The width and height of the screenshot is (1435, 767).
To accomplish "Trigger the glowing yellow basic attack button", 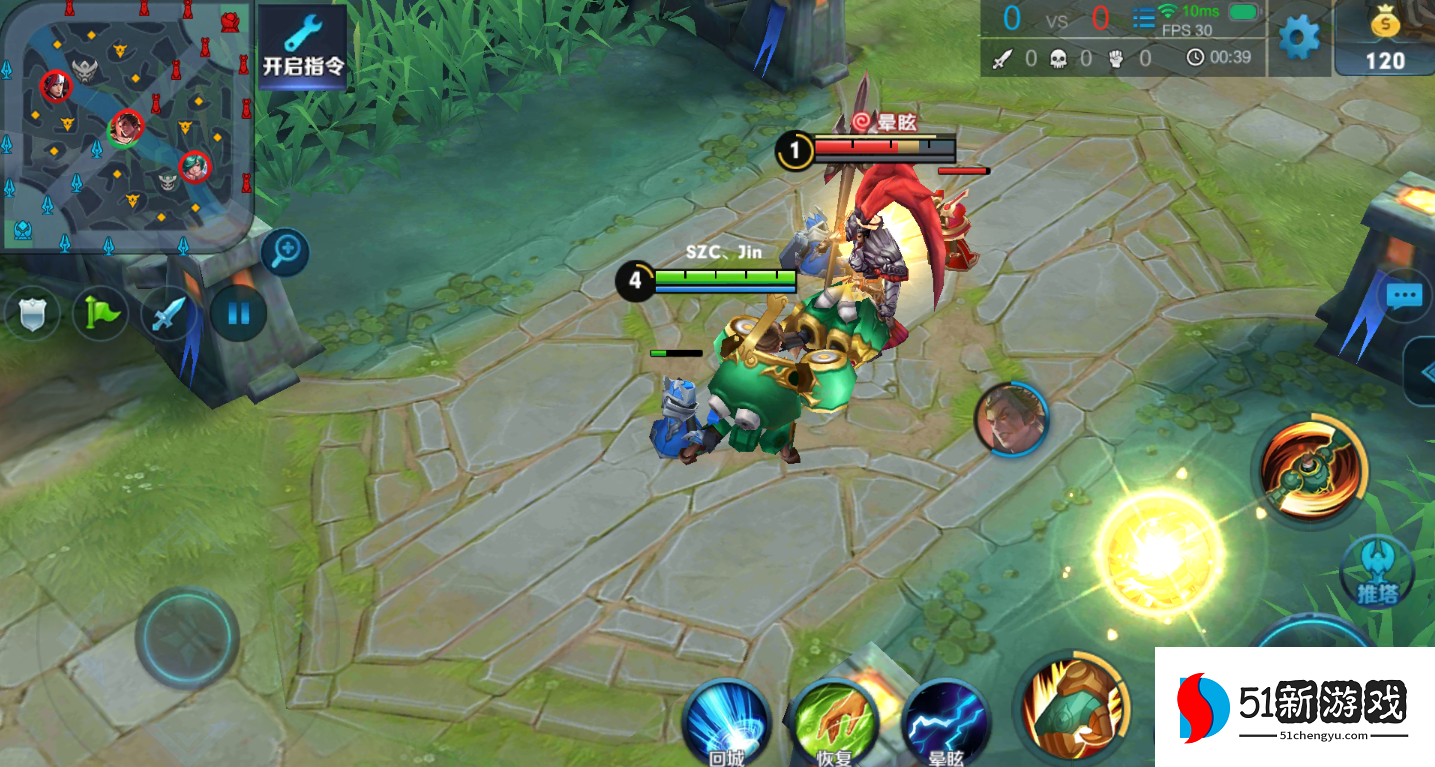I will (x=1159, y=551).
